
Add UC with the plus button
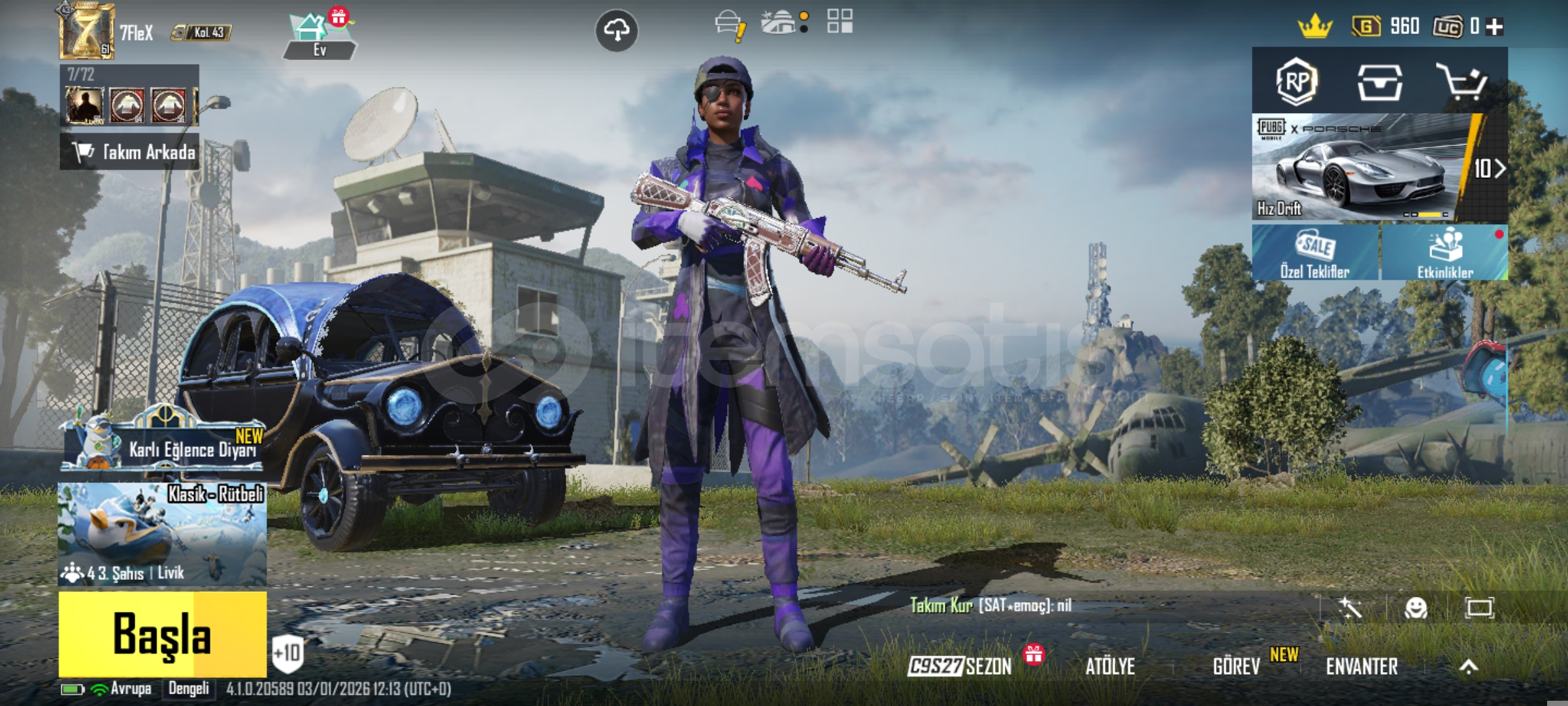(1495, 26)
